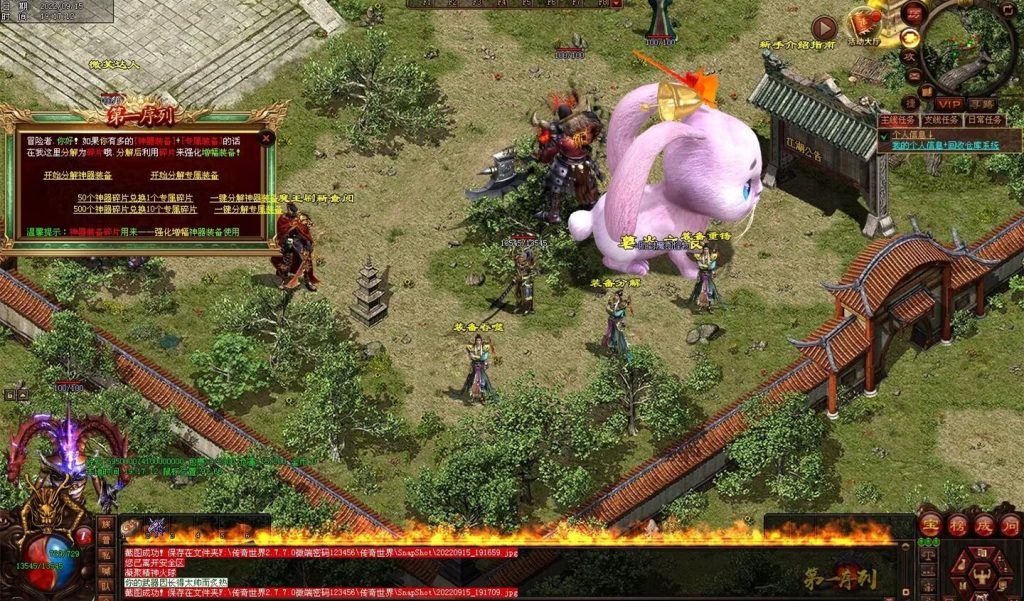Open the 新手介绍指南 play button
The width and height of the screenshot is (1024, 601).
pyautogui.click(x=824, y=28)
